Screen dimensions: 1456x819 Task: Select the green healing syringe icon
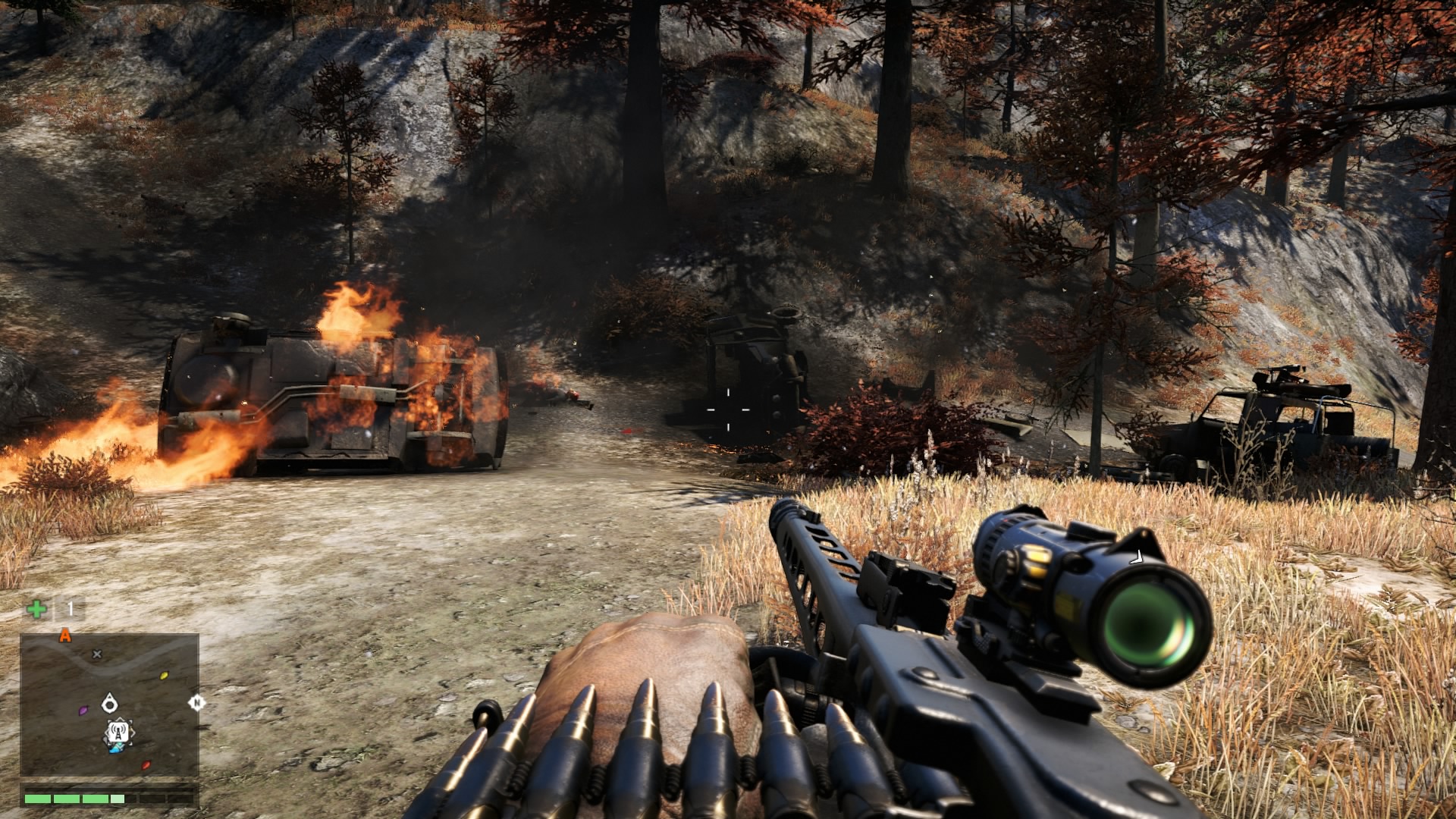pos(36,608)
